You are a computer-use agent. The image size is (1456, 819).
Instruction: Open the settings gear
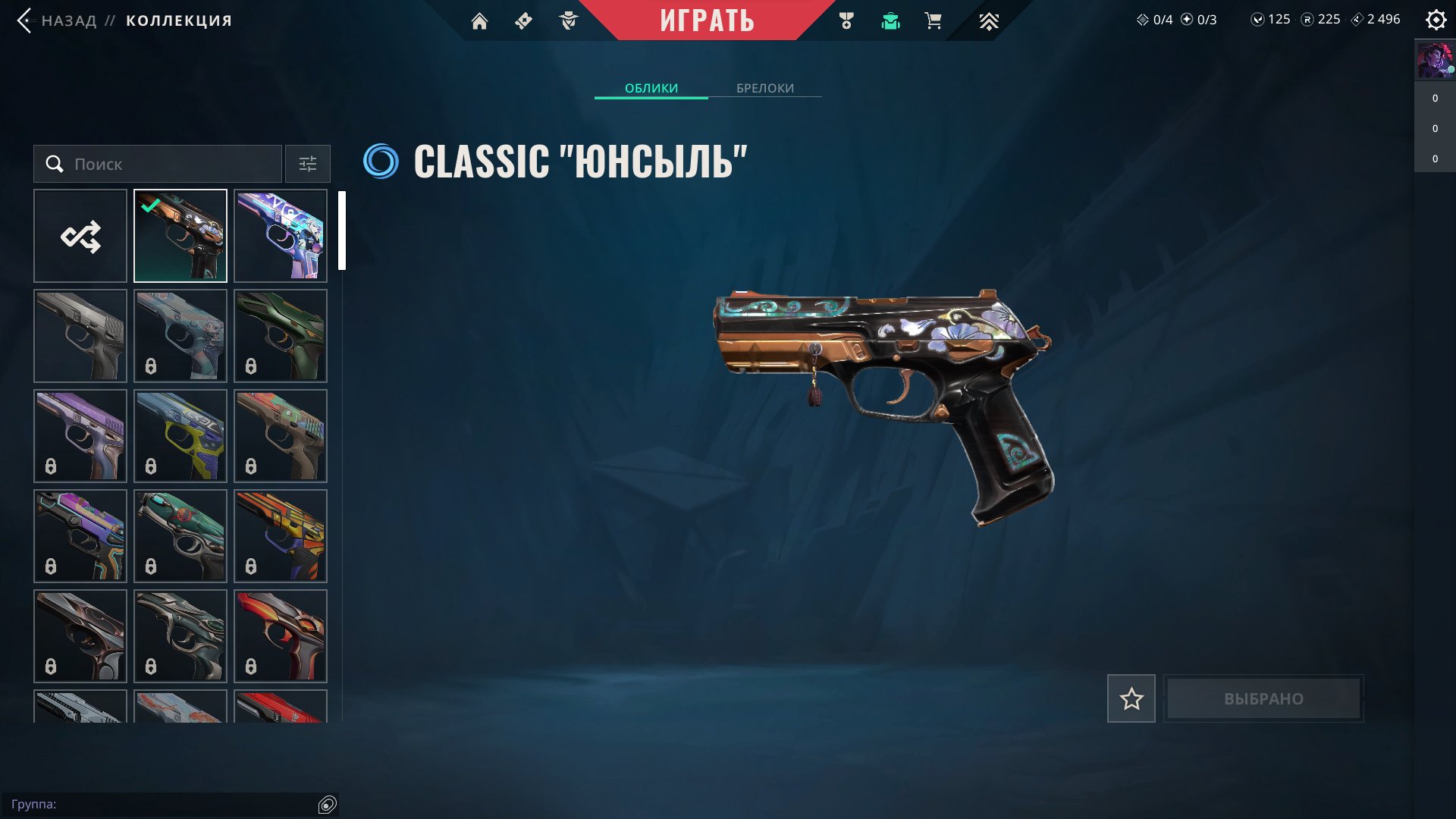point(1436,20)
